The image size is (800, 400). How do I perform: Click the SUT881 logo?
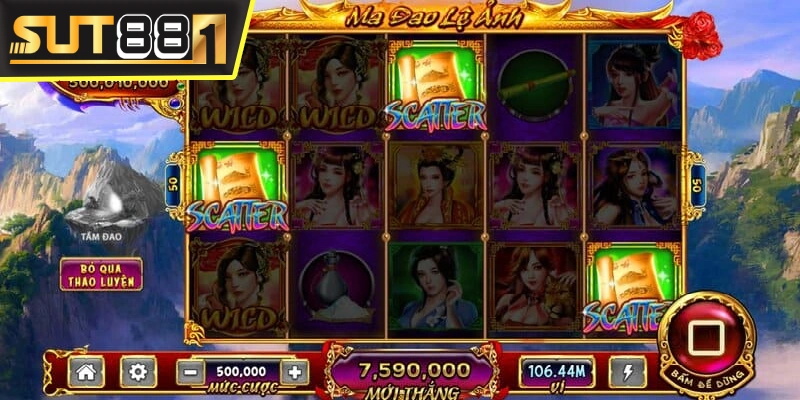118,38
